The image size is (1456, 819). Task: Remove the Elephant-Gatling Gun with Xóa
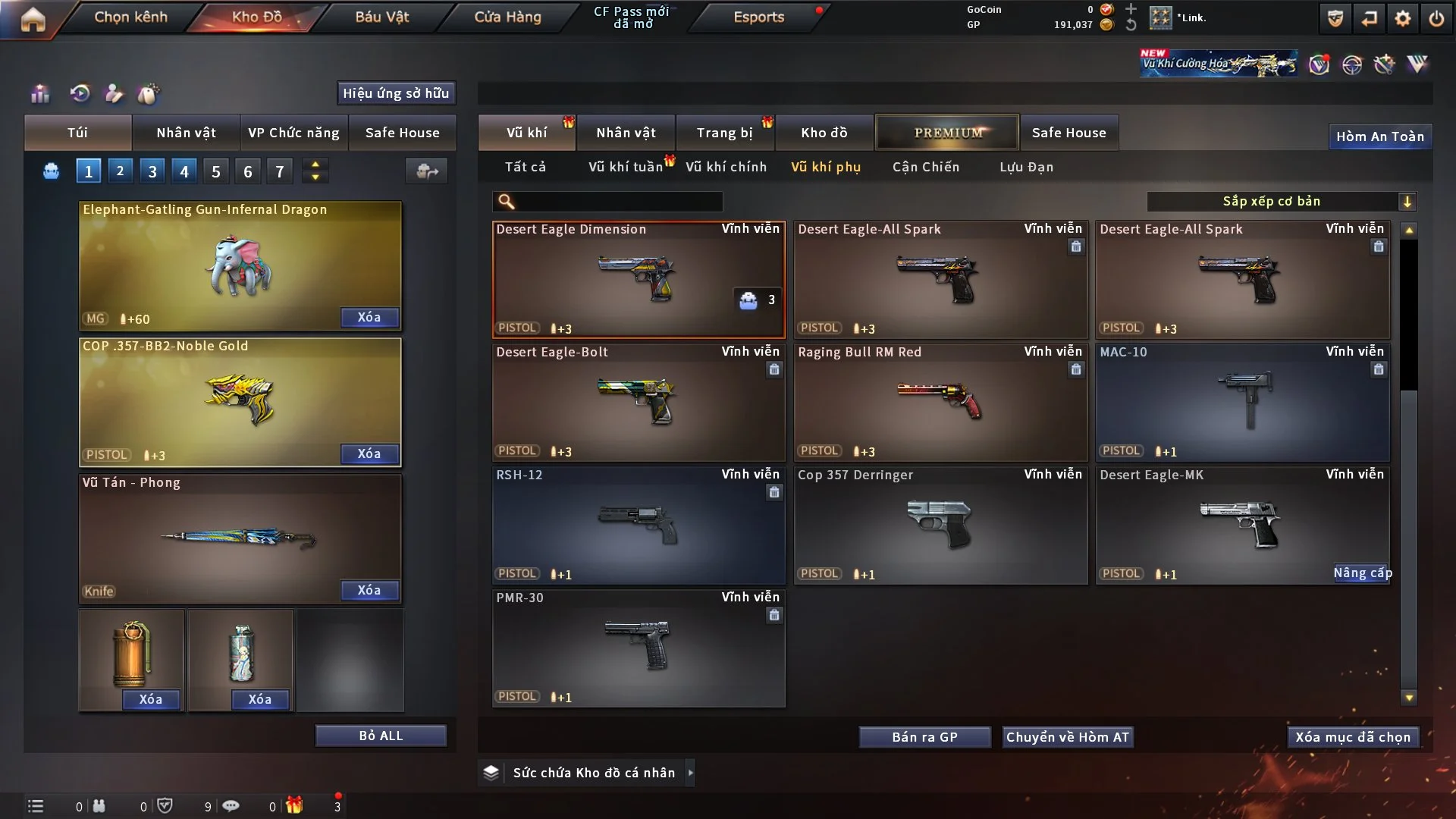pyautogui.click(x=369, y=317)
